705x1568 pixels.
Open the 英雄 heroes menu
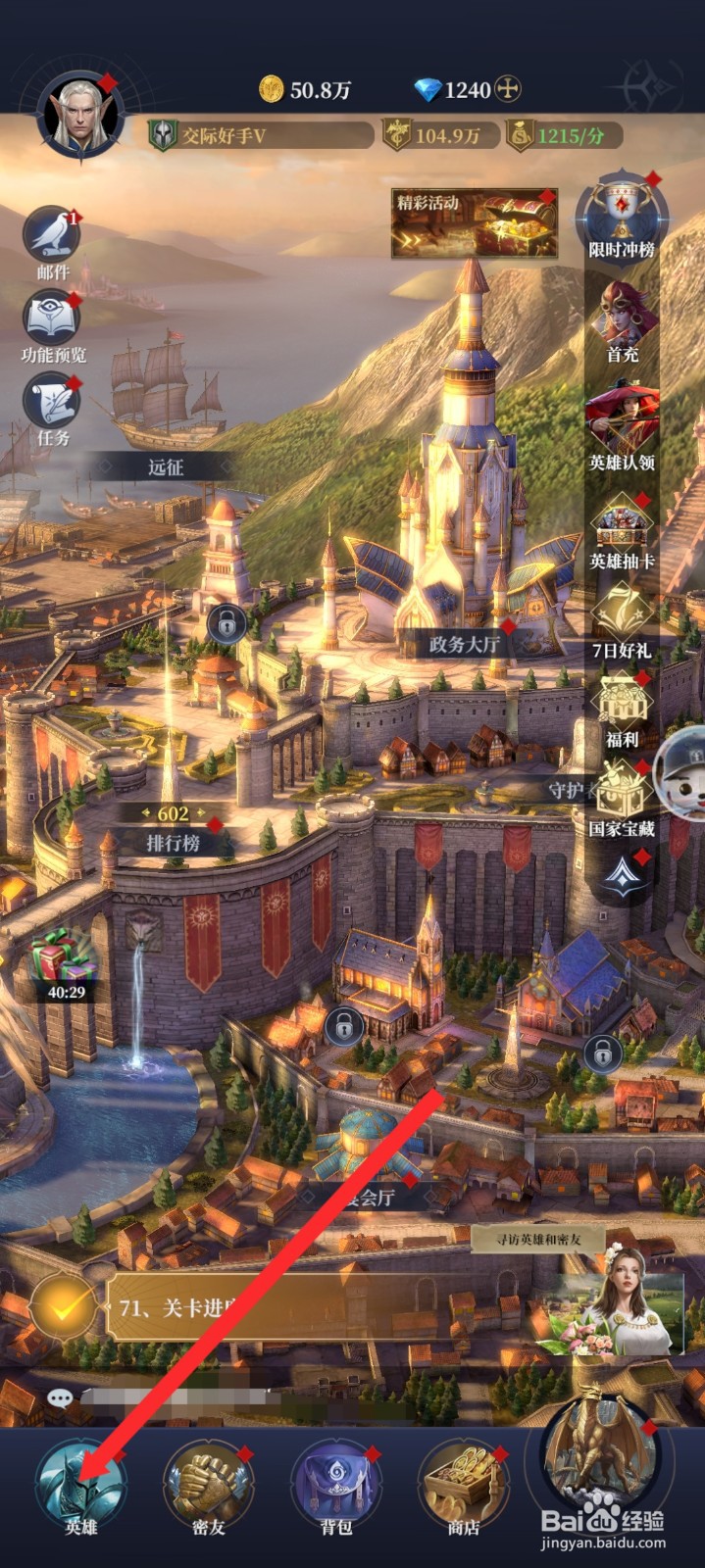tap(81, 1484)
